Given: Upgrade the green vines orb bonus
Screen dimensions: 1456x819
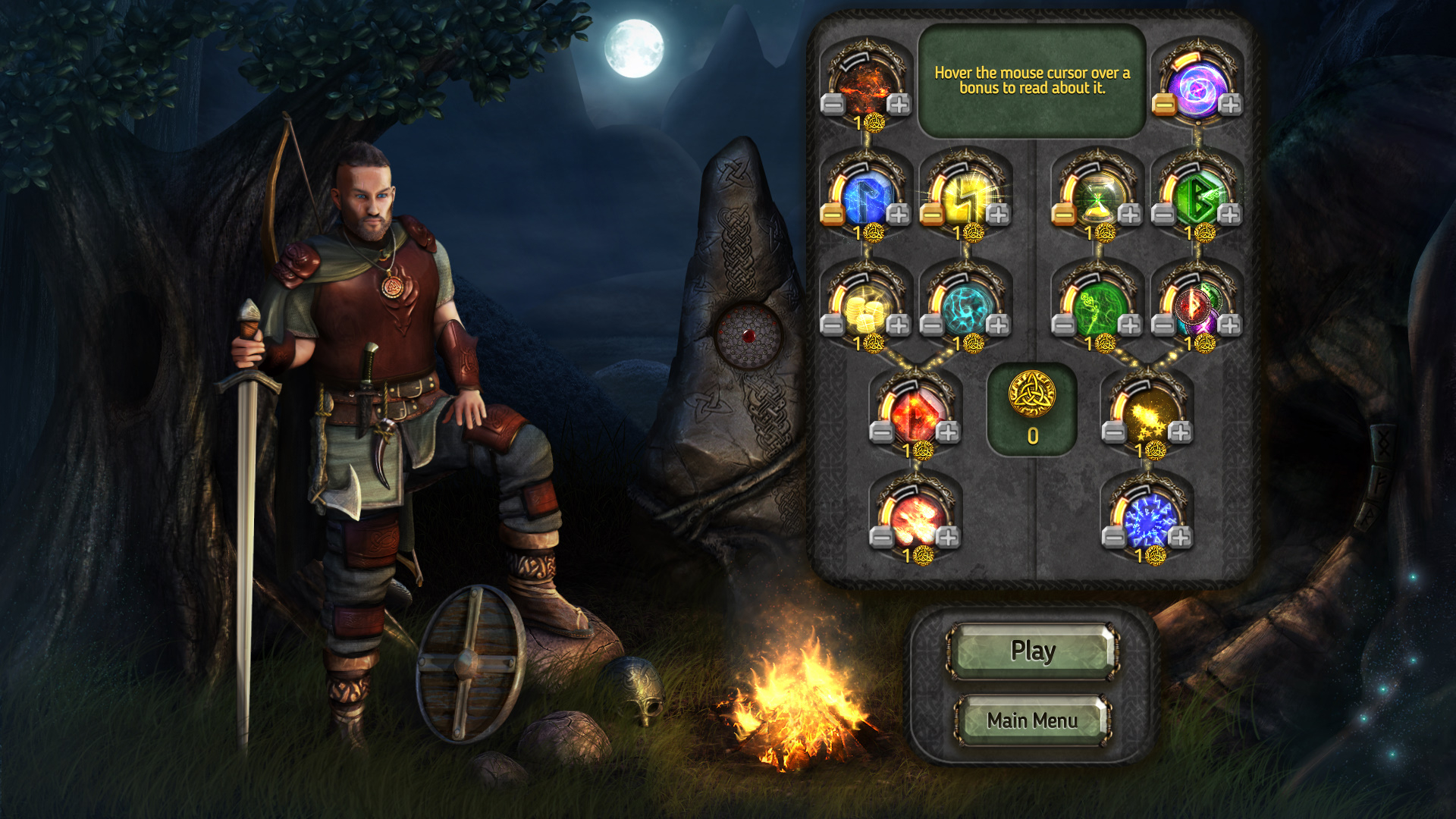Looking at the screenshot, I should tap(1130, 325).
